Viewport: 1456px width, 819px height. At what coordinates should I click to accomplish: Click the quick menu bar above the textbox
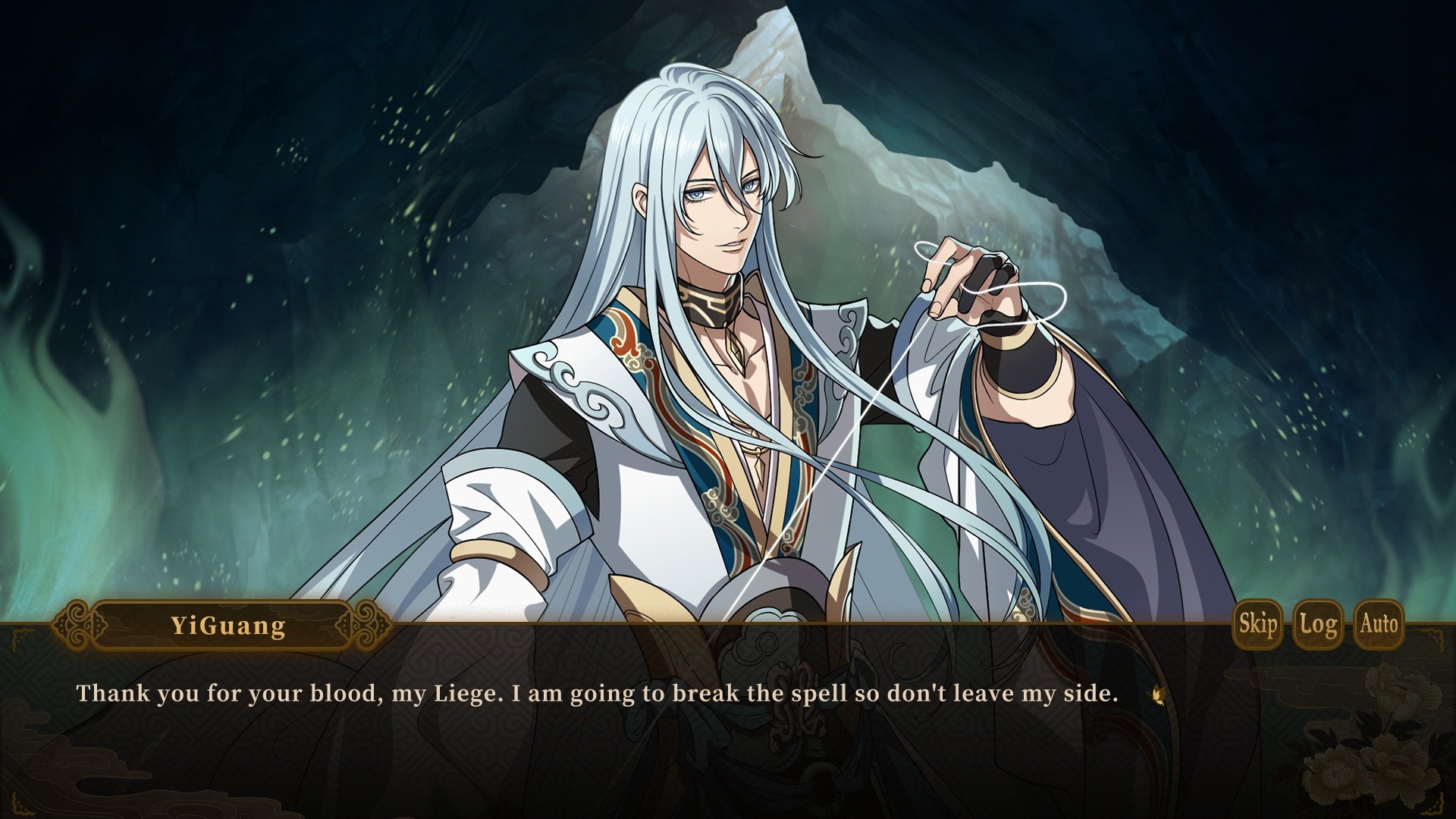(x=1318, y=625)
